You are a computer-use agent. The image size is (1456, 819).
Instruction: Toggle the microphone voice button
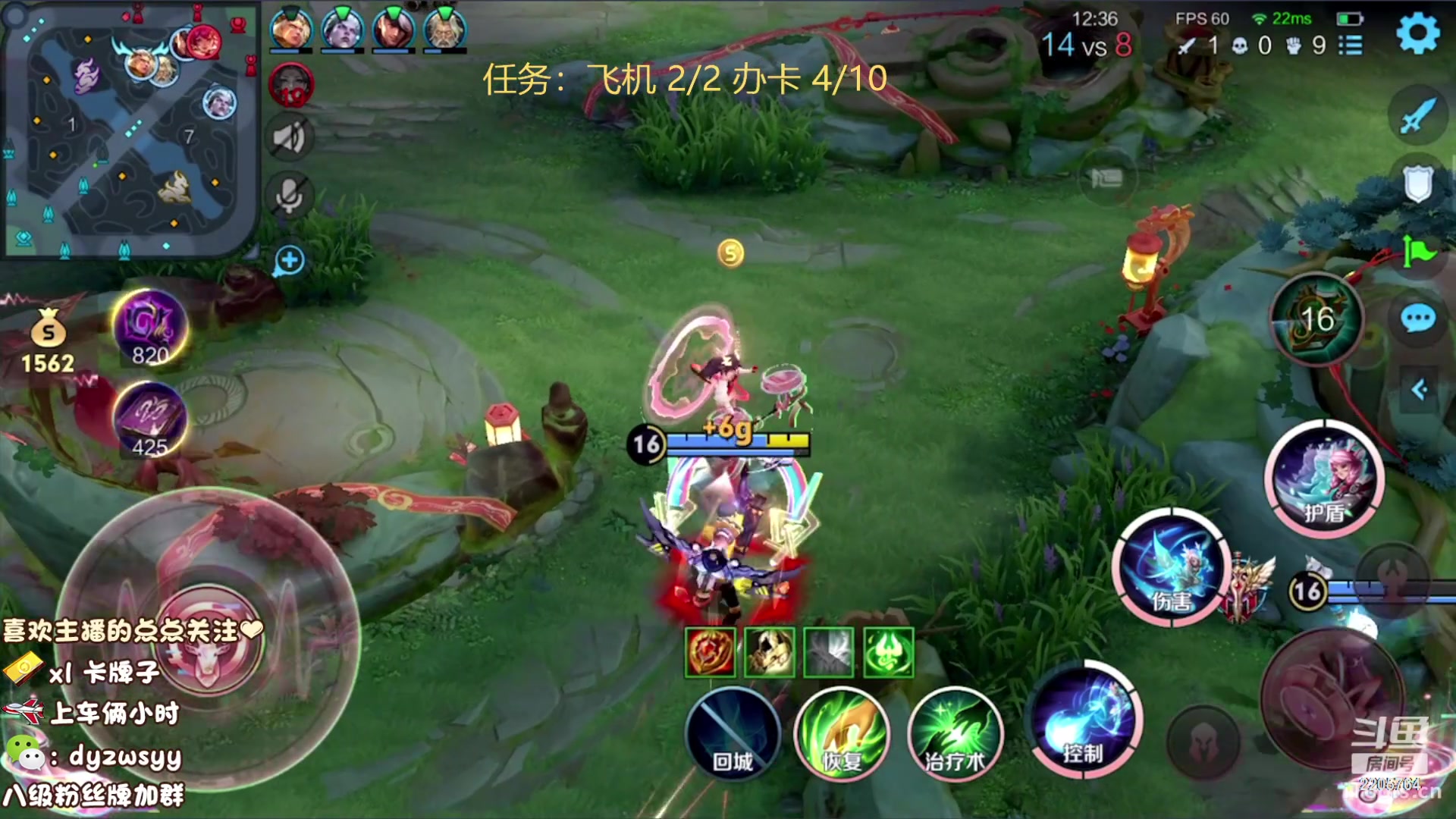coord(290,196)
